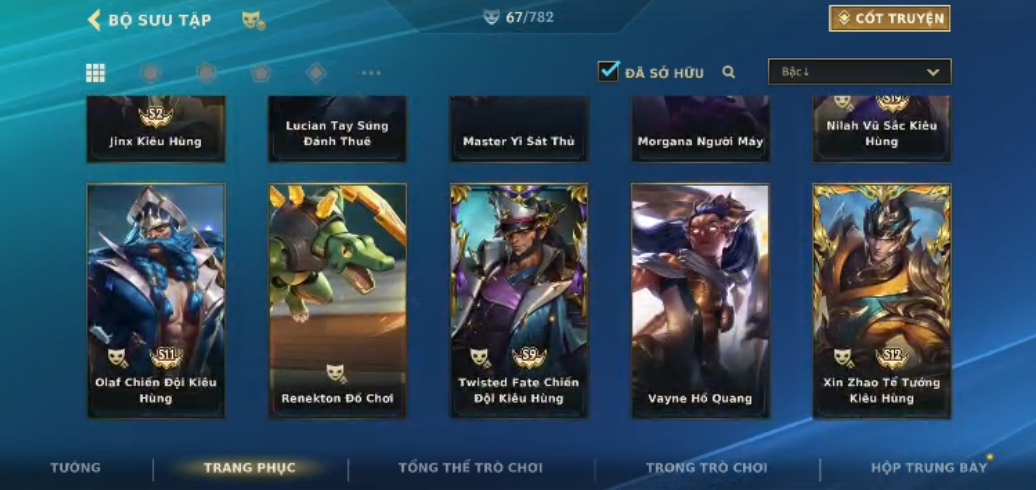Screen dimensions: 1036x490
Task: Open the Cốt Truyện story button
Action: pos(889,18)
